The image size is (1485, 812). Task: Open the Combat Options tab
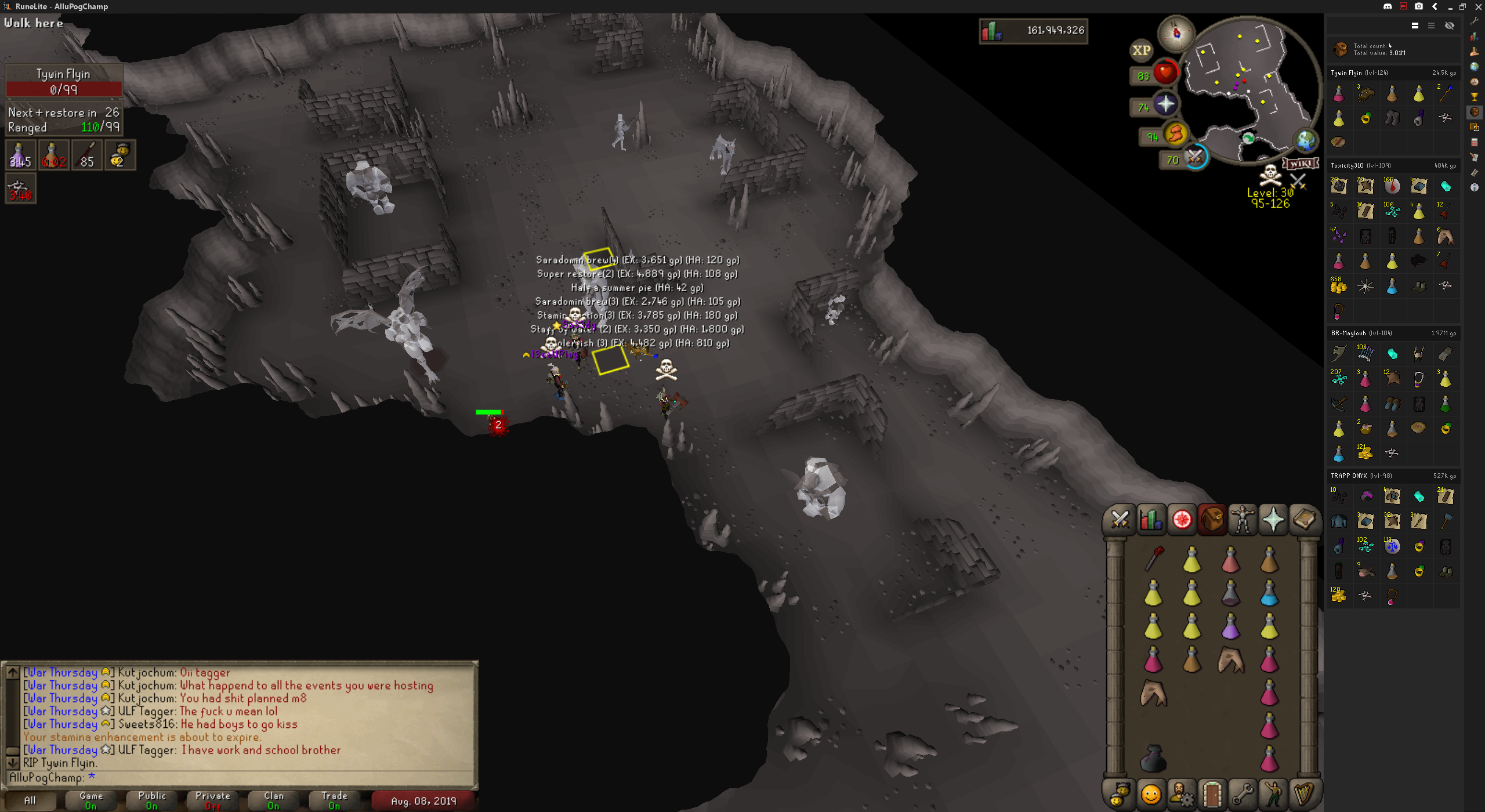[1120, 519]
